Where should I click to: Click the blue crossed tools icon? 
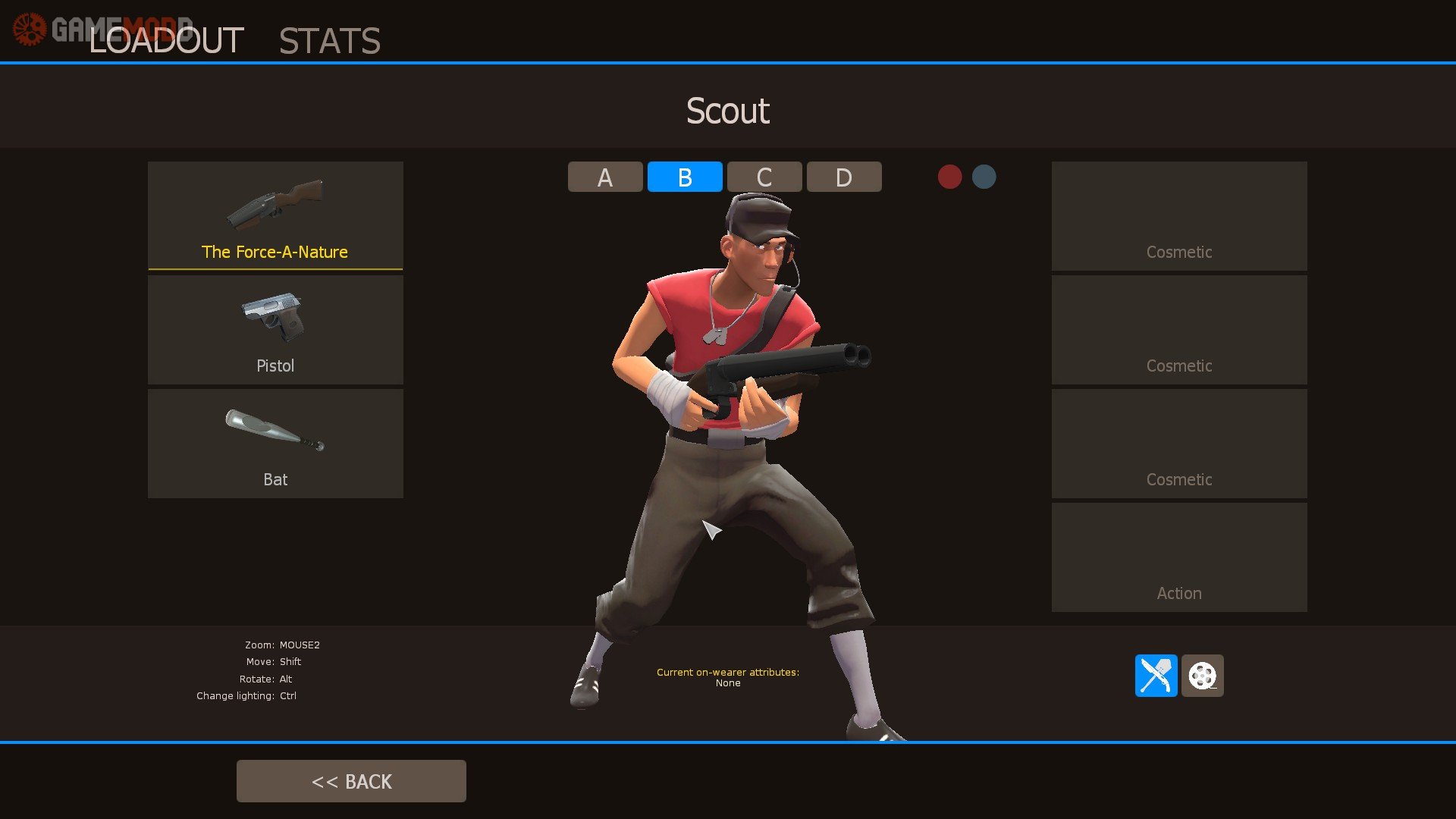(1156, 675)
